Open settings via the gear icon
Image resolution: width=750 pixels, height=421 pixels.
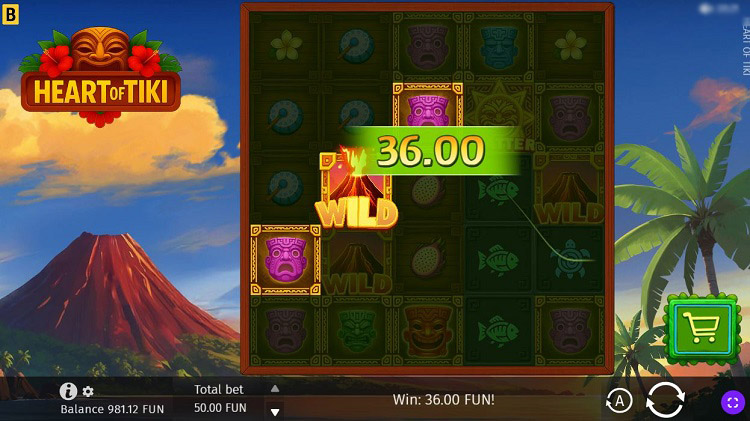pos(88,391)
